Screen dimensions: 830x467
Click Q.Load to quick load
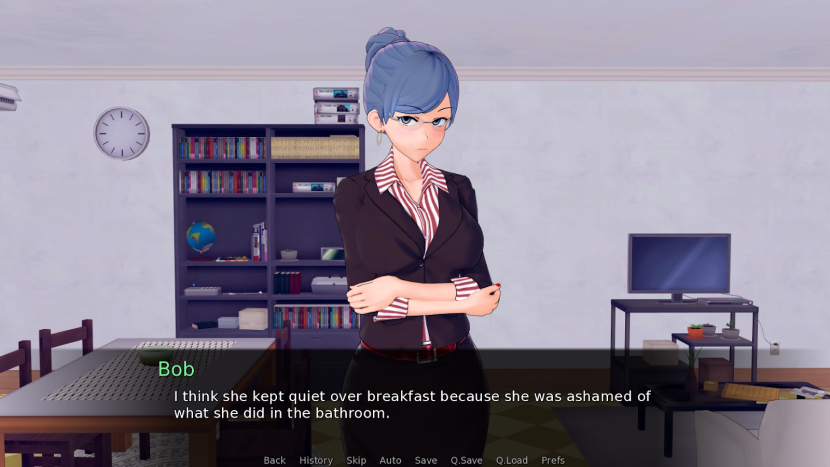pyautogui.click(x=511, y=460)
